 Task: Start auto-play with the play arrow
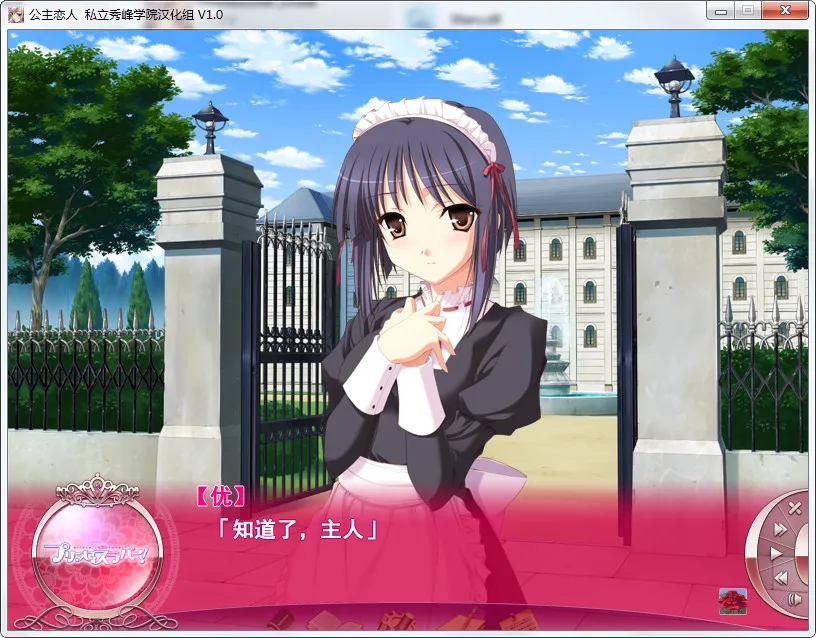pos(776,553)
